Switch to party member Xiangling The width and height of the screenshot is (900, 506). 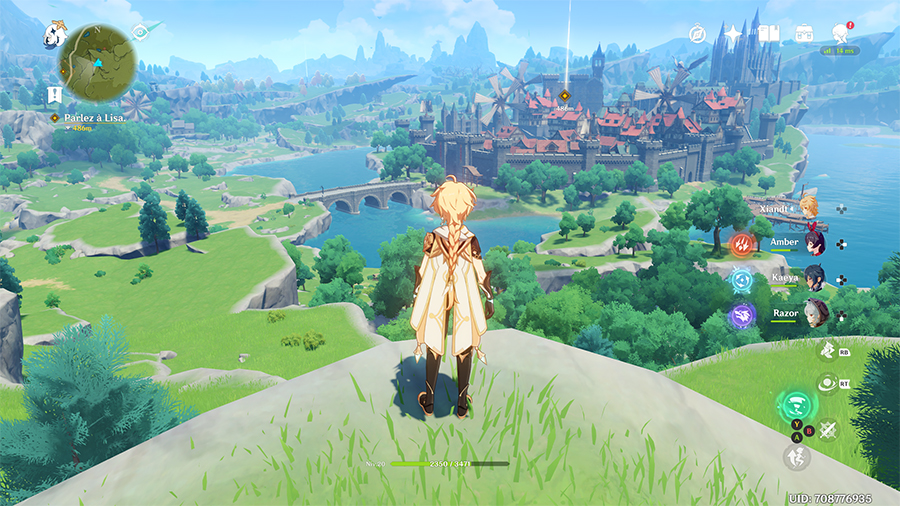(x=808, y=207)
